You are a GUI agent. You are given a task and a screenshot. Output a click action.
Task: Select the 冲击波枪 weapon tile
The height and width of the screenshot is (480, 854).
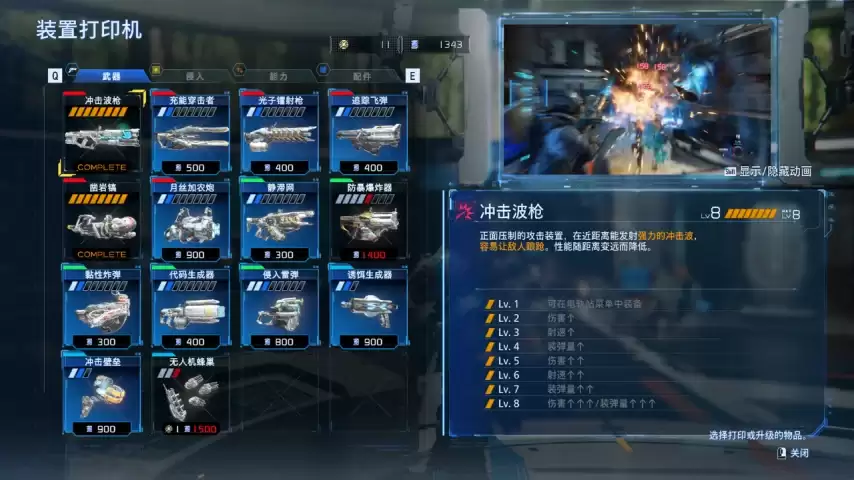pyautogui.click(x=103, y=133)
